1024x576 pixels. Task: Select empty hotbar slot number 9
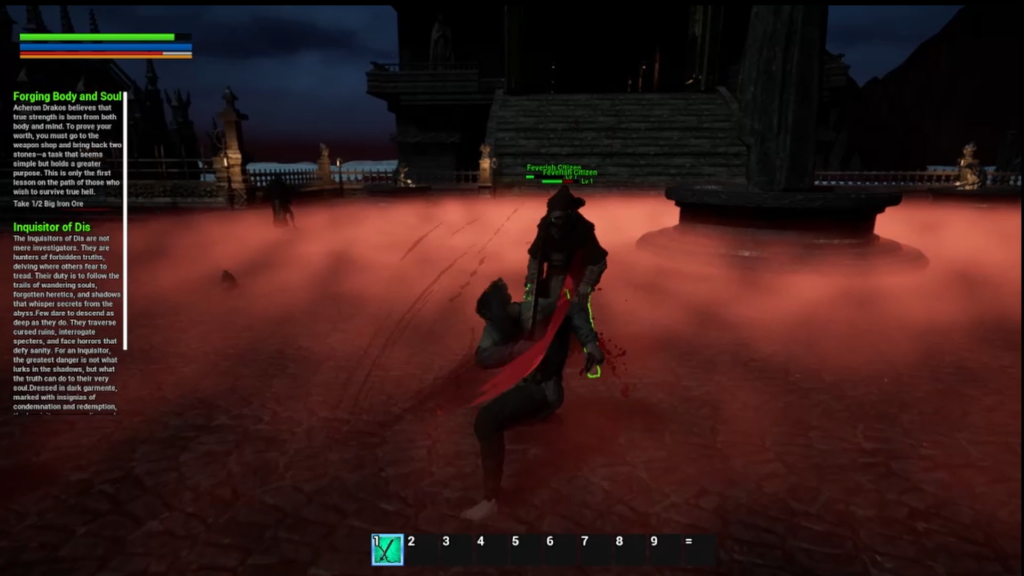665,549
